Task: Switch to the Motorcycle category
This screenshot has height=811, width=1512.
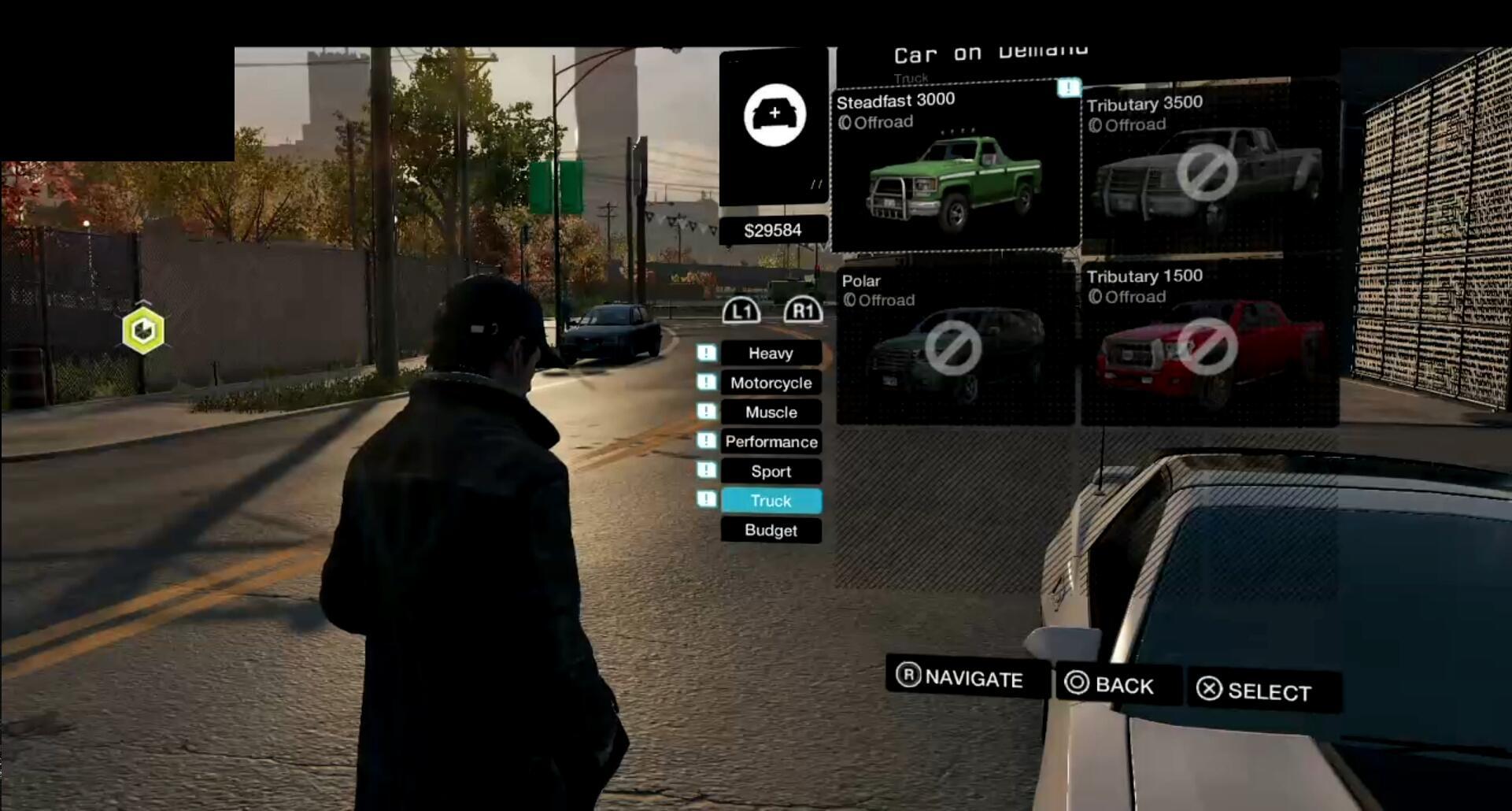Action: click(x=771, y=383)
